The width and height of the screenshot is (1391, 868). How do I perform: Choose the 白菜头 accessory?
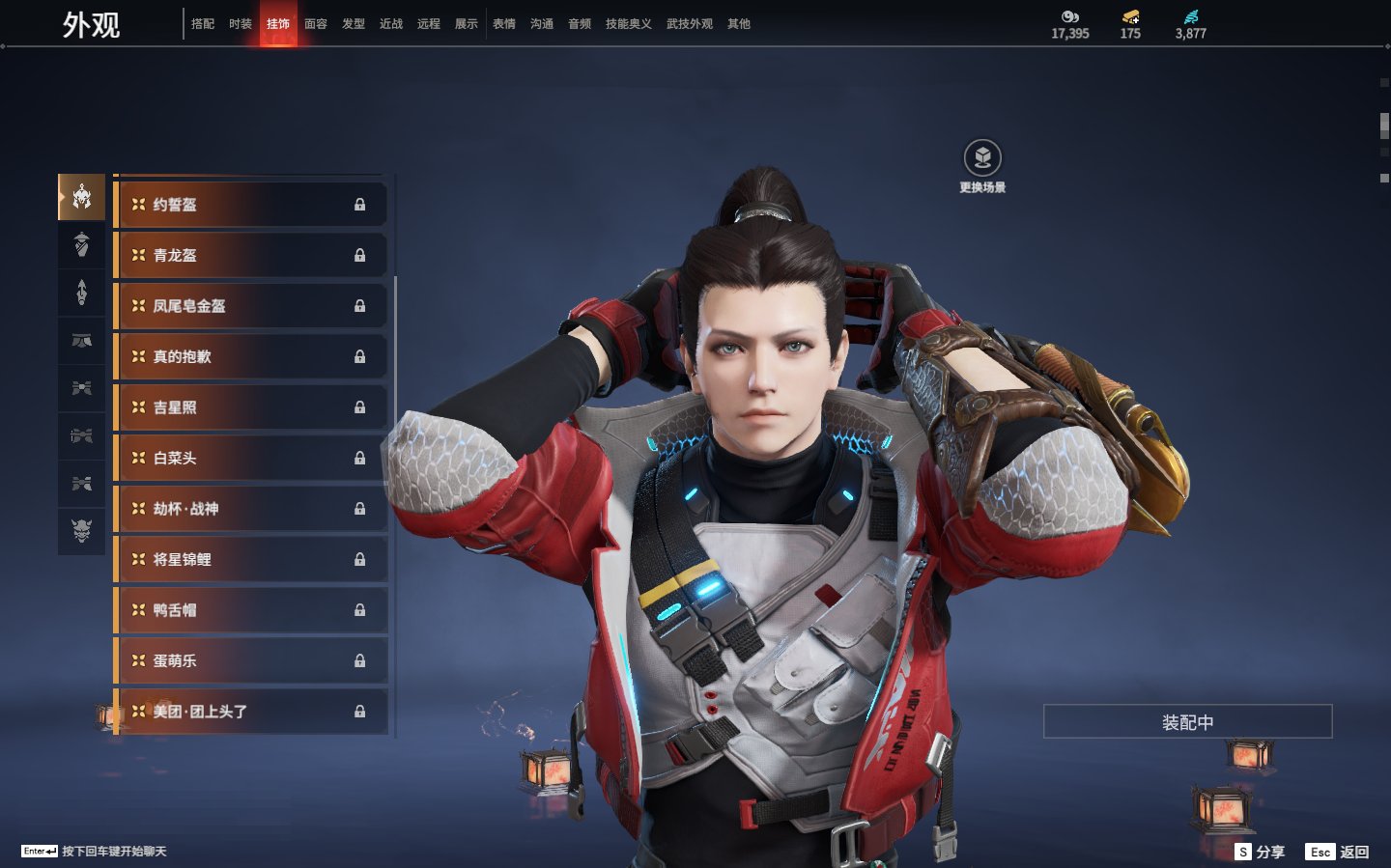(x=251, y=459)
